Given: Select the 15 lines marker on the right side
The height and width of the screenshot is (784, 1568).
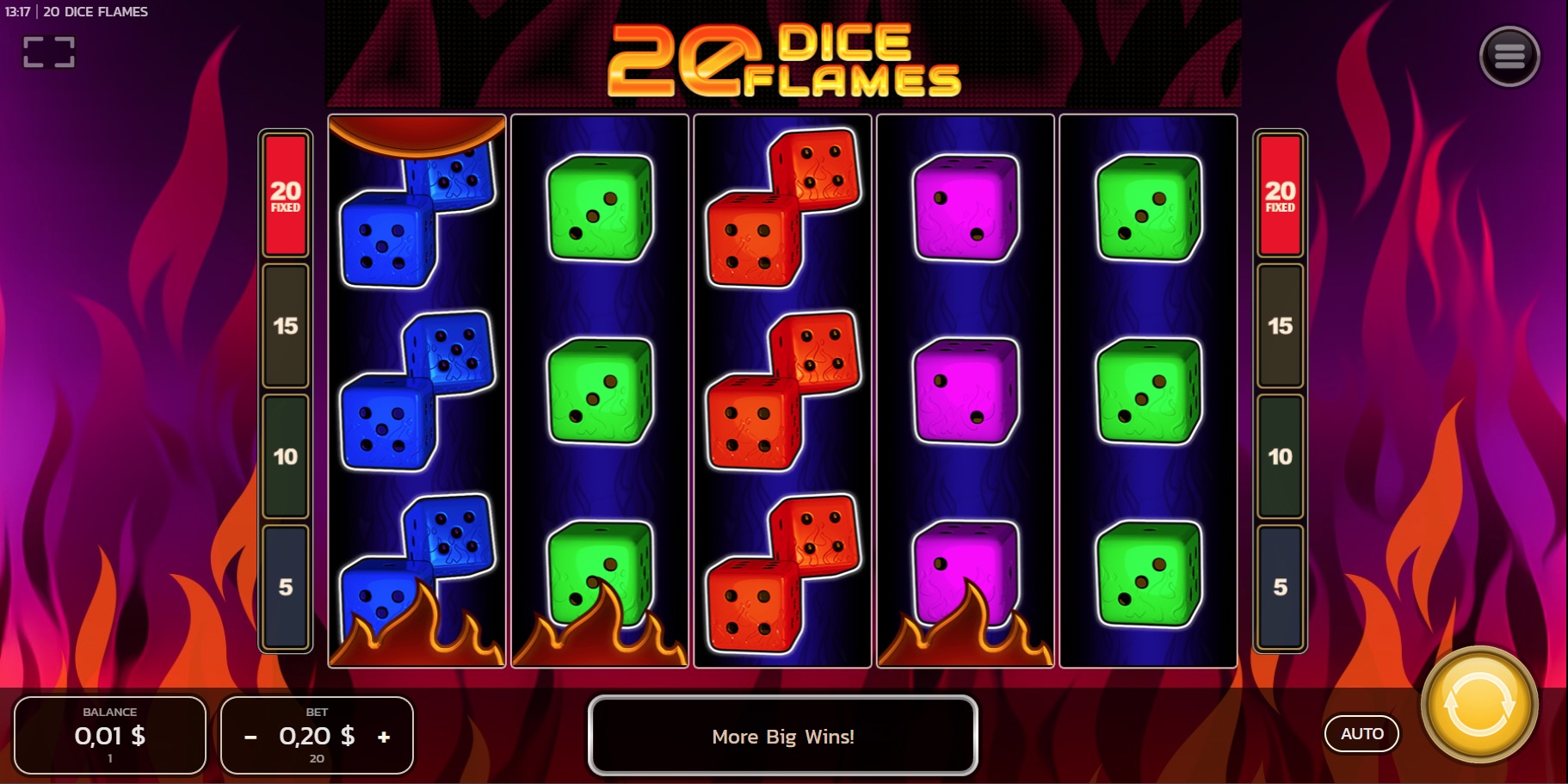Looking at the screenshot, I should pyautogui.click(x=1281, y=327).
